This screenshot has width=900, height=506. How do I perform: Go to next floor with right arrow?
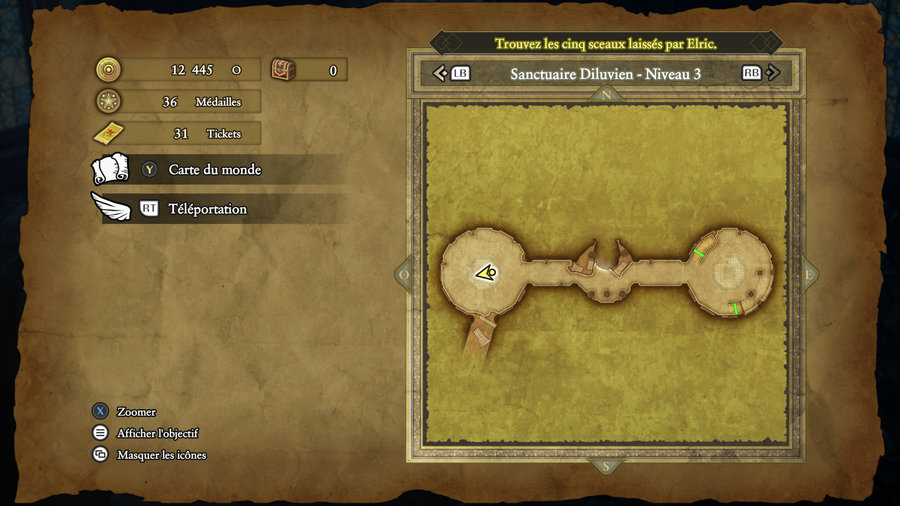coord(772,73)
